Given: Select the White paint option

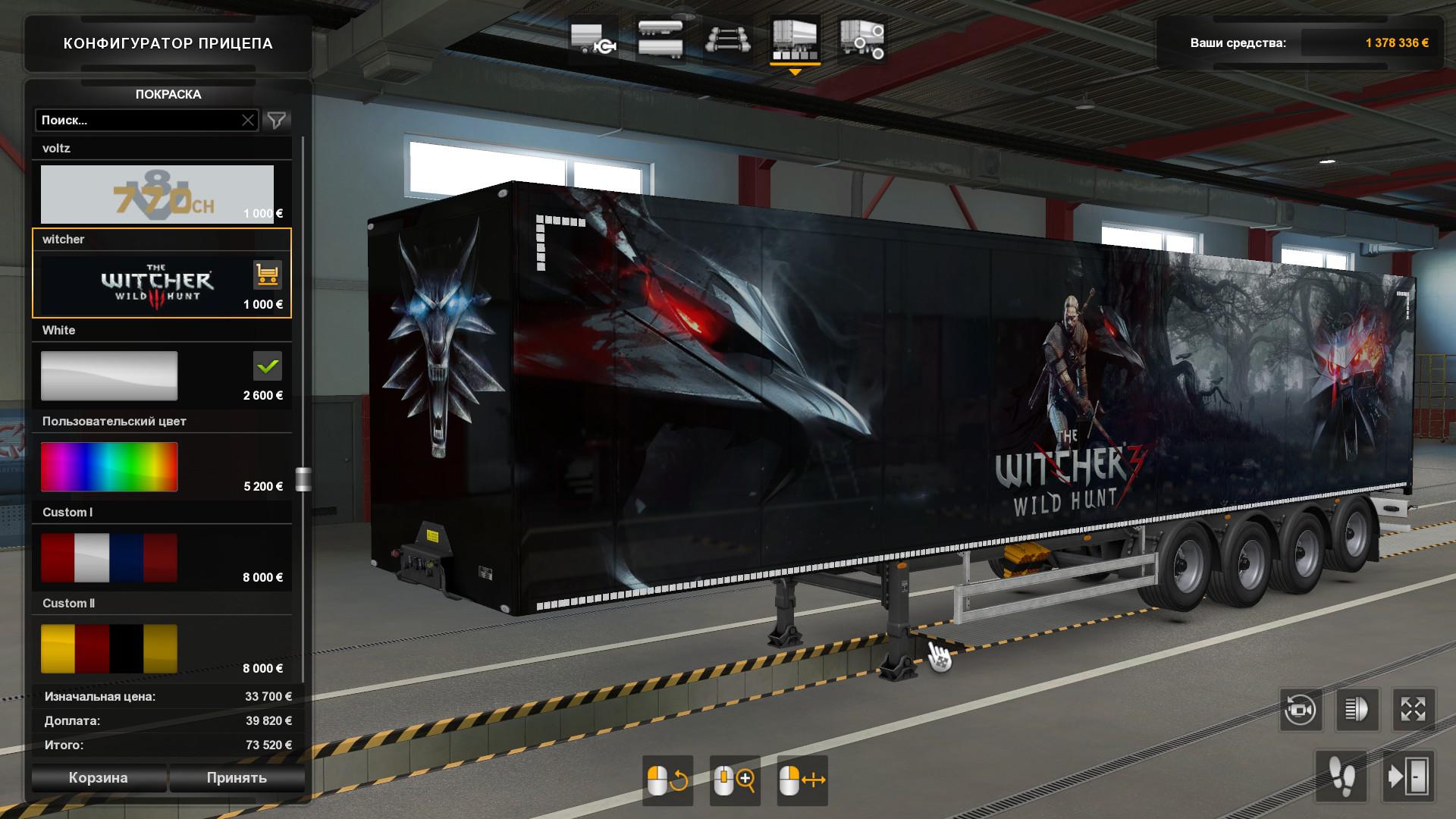Looking at the screenshot, I should tap(109, 375).
